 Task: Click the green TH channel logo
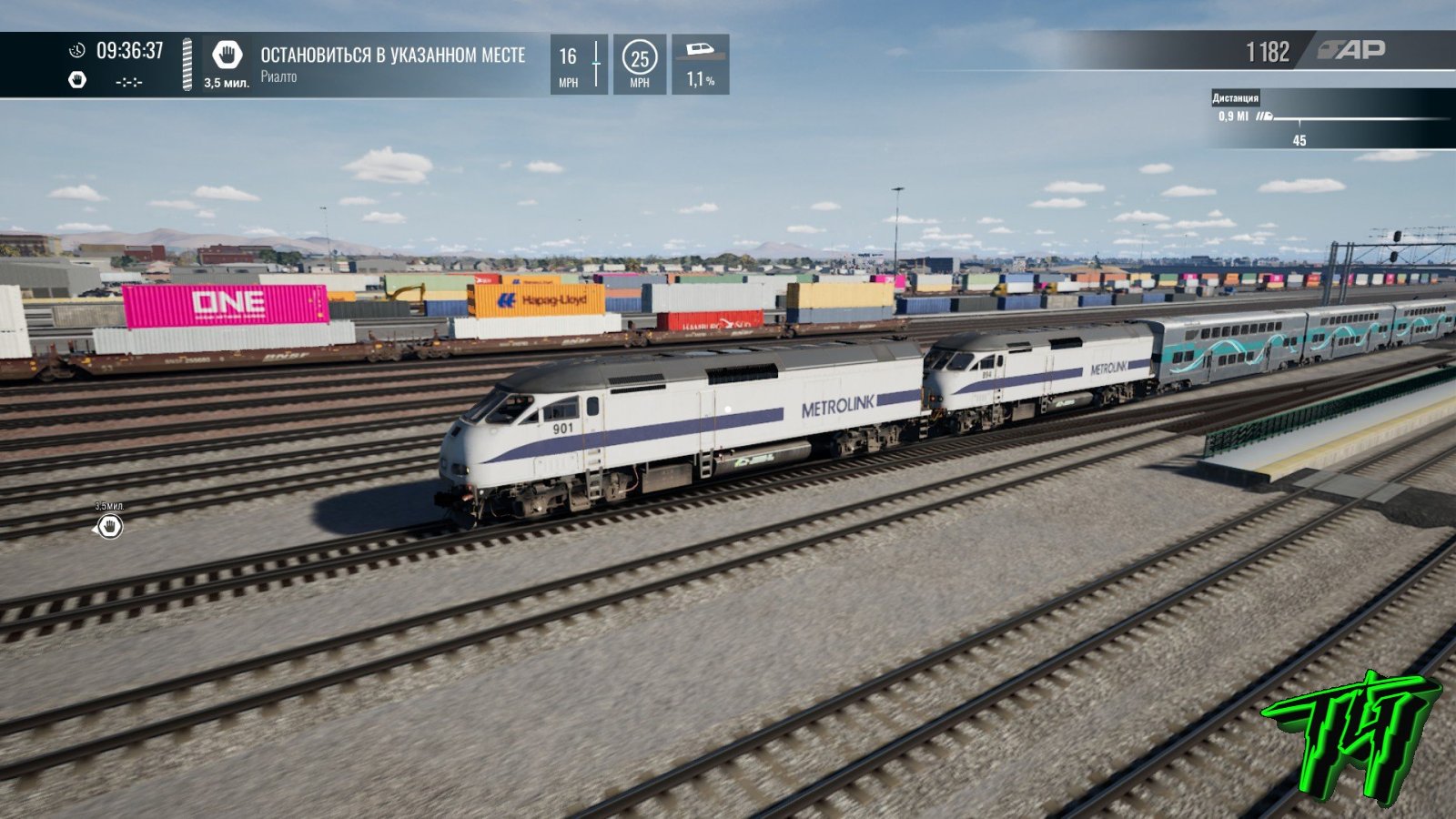[x=1350, y=735]
